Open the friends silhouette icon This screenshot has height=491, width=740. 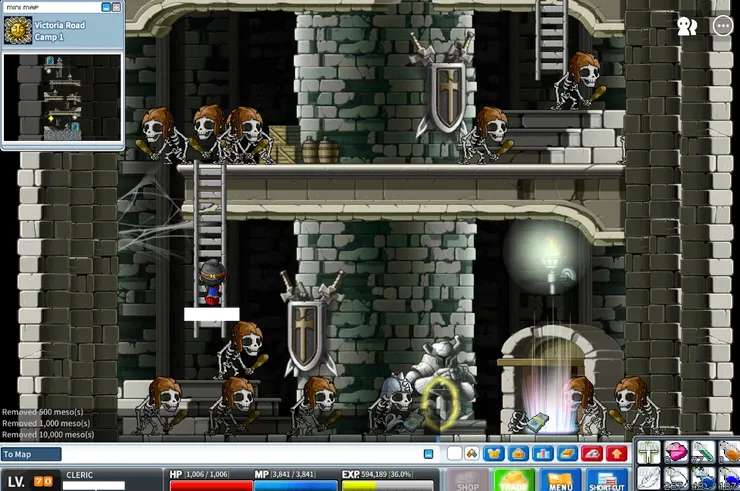tap(687, 27)
